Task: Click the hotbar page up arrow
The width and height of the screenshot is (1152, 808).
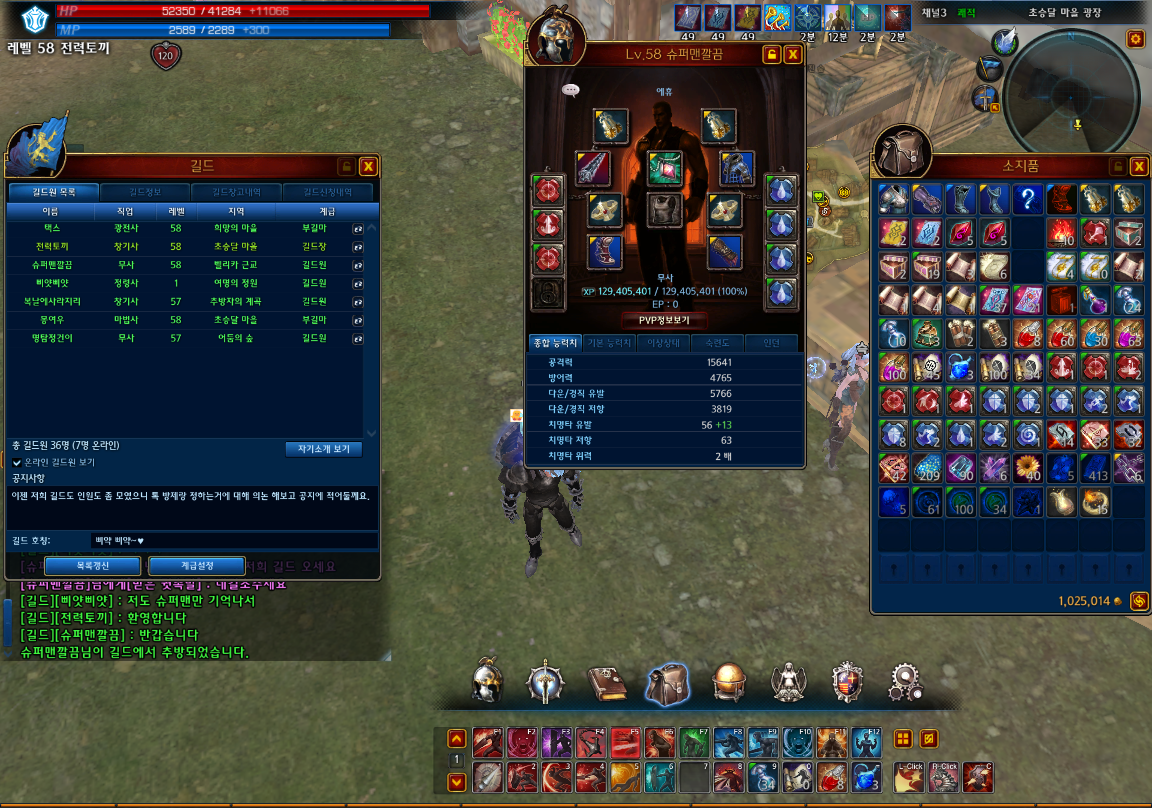Action: pos(457,739)
